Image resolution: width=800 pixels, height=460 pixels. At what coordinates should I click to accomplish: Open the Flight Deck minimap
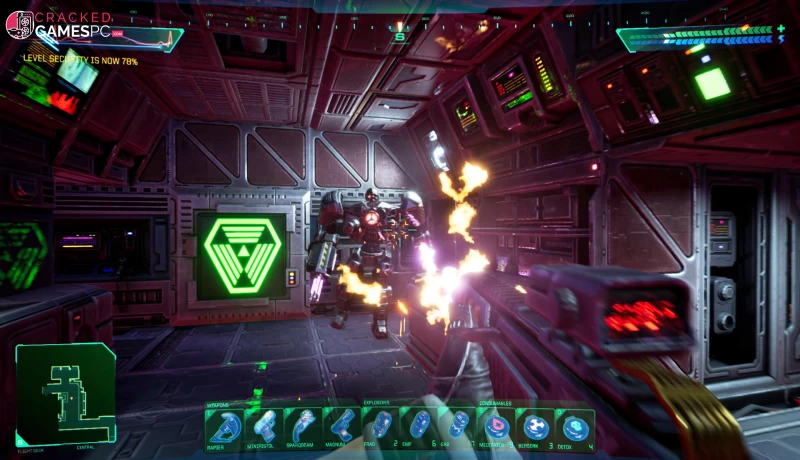click(65, 392)
